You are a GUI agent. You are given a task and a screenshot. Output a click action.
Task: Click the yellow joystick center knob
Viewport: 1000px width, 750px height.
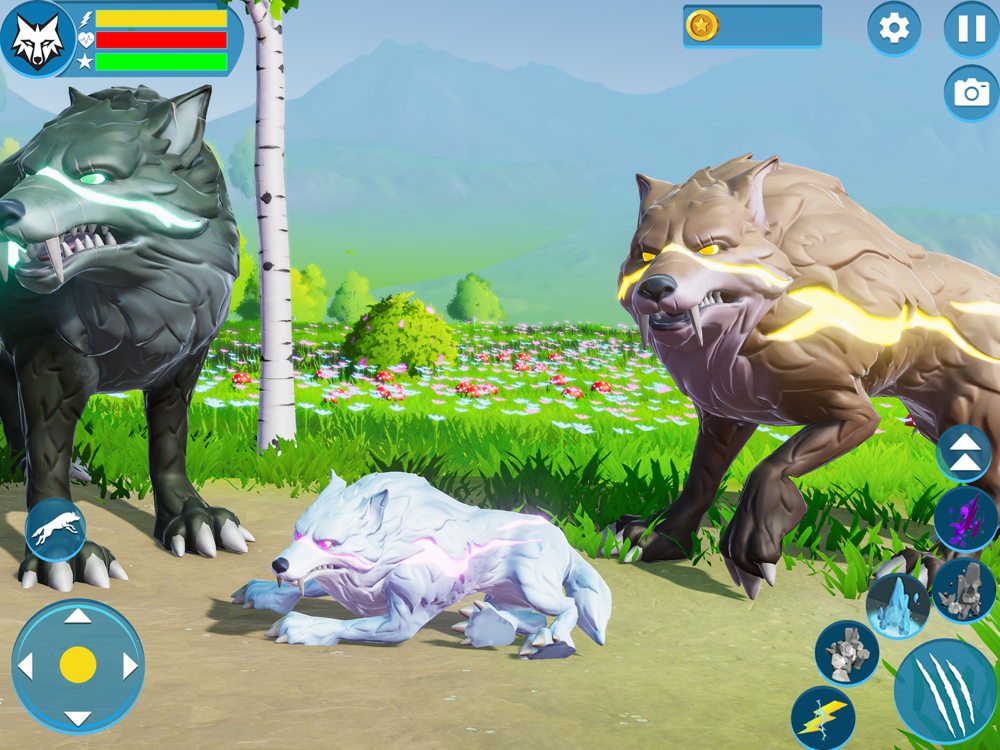click(78, 665)
